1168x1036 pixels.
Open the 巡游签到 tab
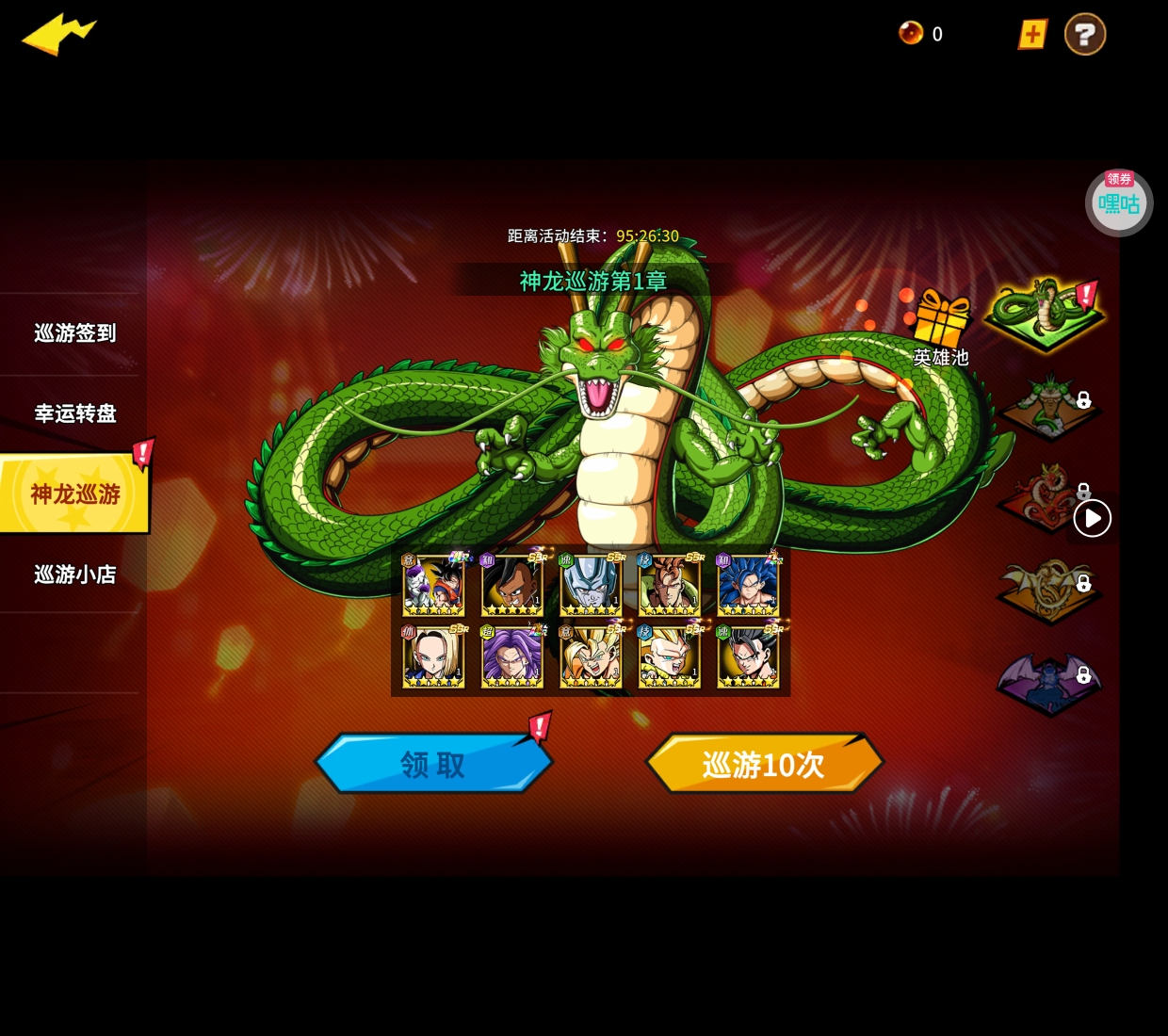coord(74,333)
